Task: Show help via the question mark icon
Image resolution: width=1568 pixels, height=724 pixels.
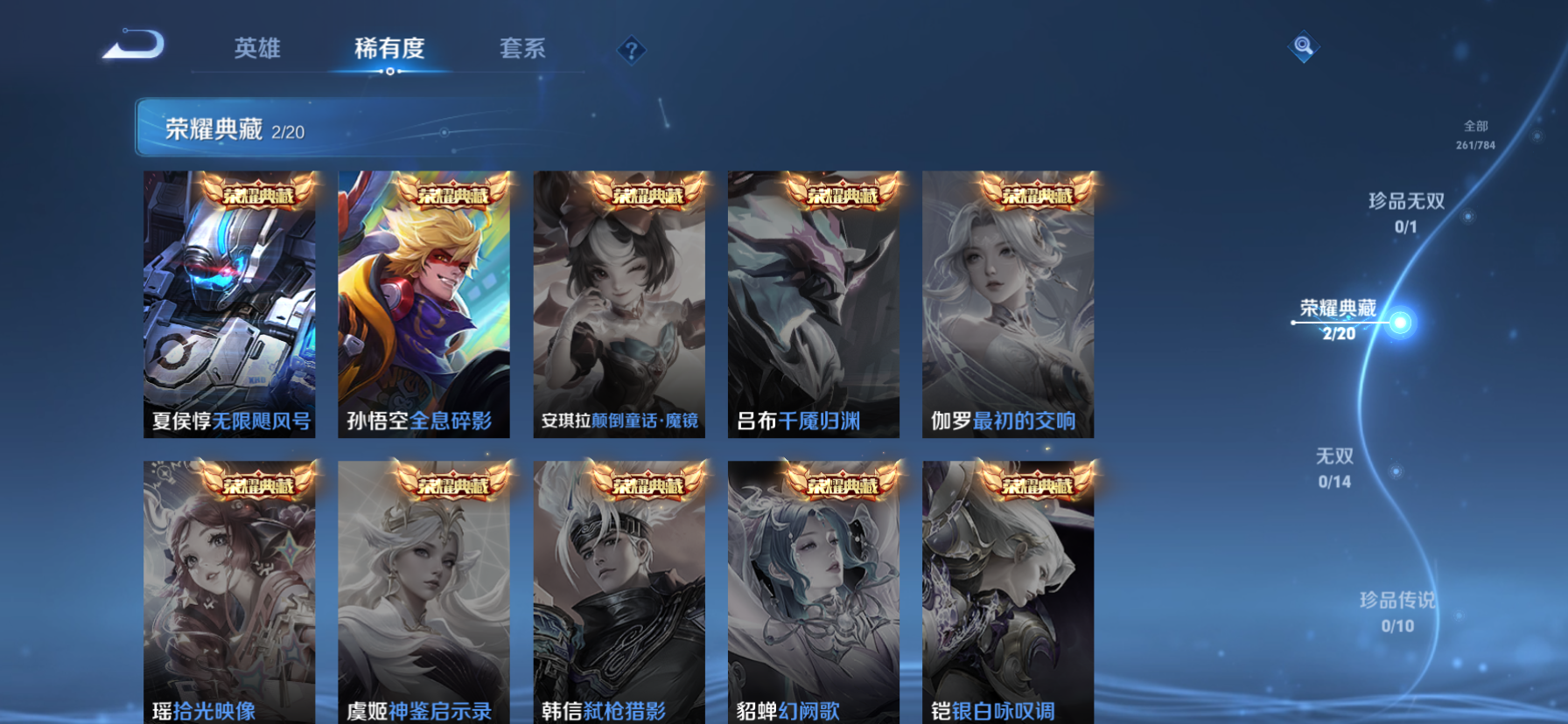Action: (x=631, y=51)
